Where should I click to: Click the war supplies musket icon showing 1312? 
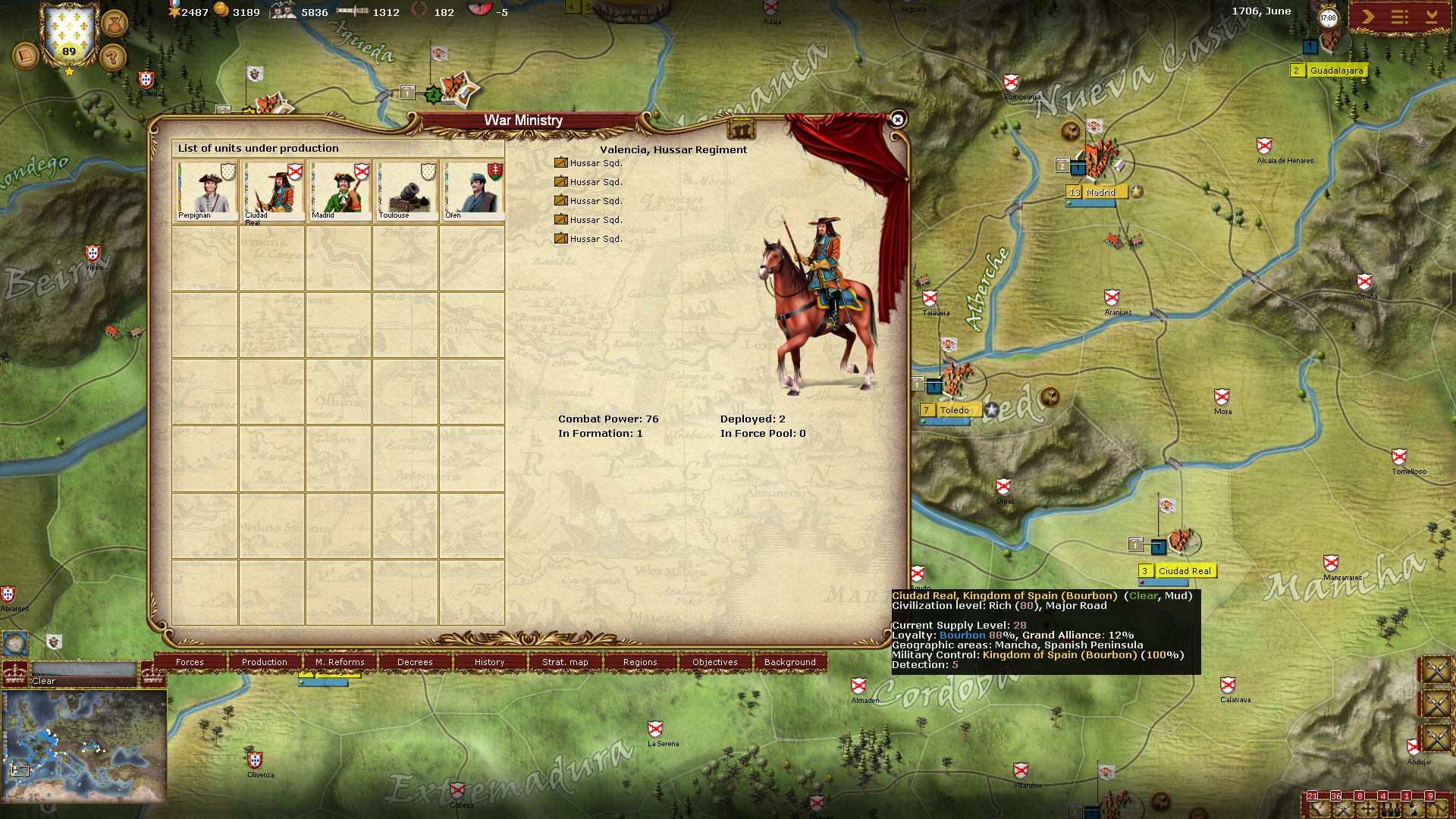pos(353,11)
